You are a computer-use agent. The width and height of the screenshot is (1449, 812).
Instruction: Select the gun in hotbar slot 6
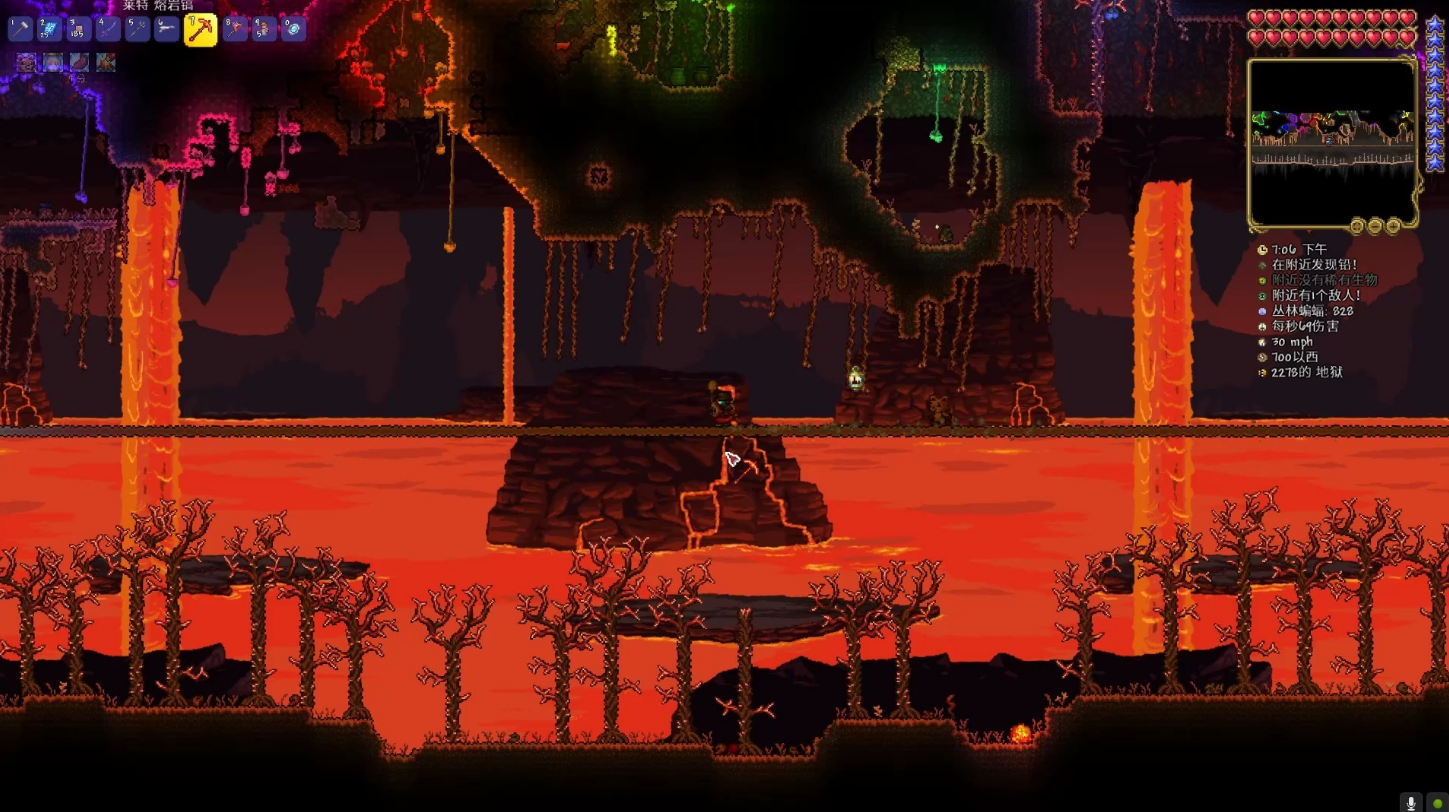[x=166, y=29]
